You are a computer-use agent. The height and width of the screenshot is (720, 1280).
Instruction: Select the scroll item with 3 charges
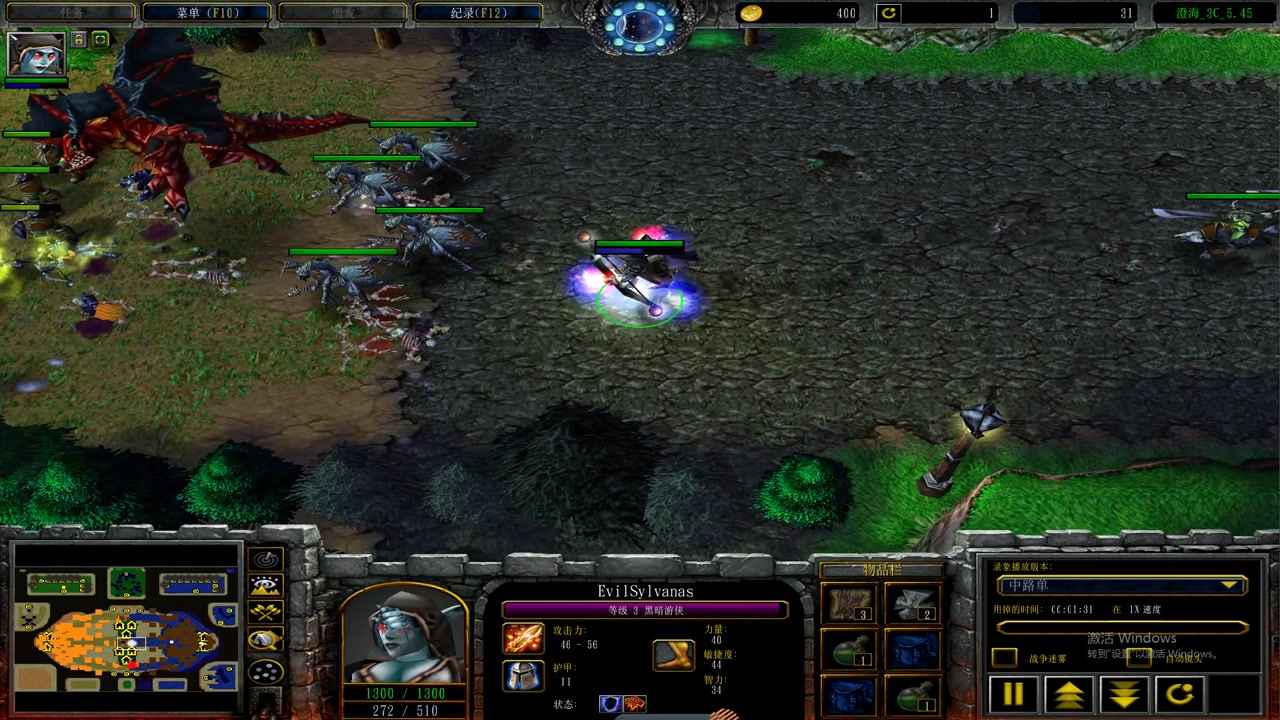[x=848, y=604]
